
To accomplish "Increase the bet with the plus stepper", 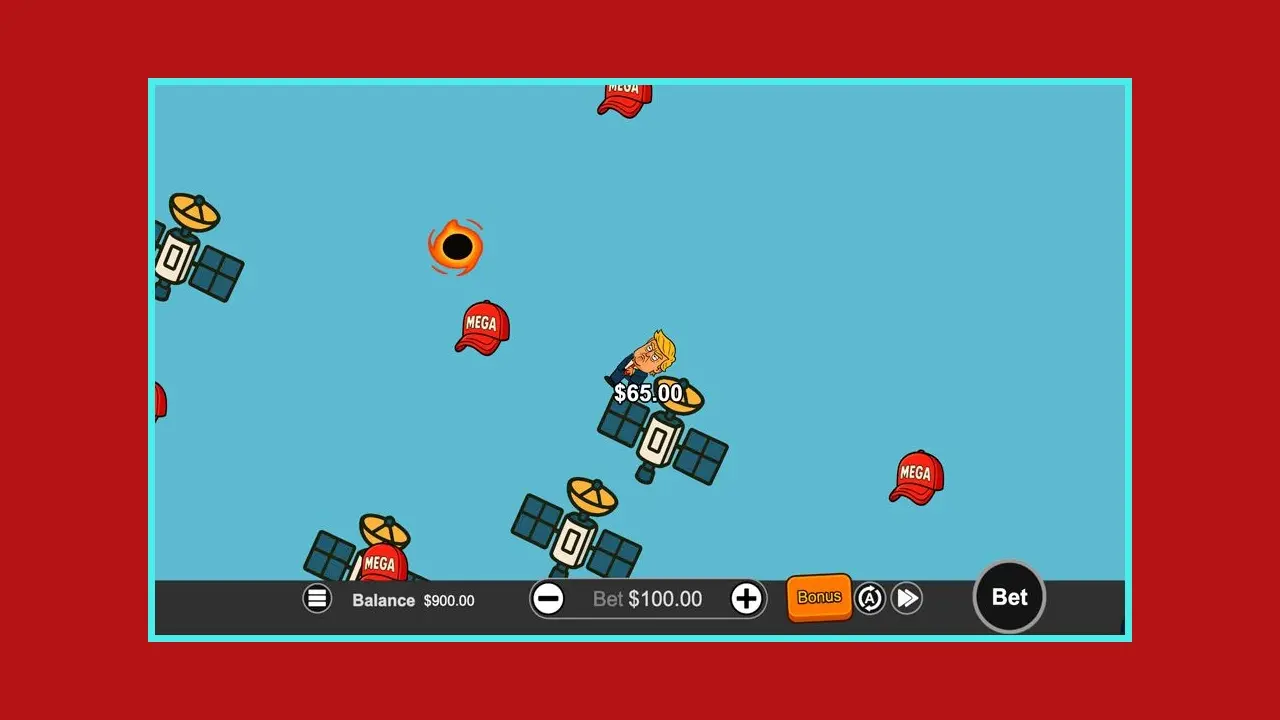I will 746,598.
